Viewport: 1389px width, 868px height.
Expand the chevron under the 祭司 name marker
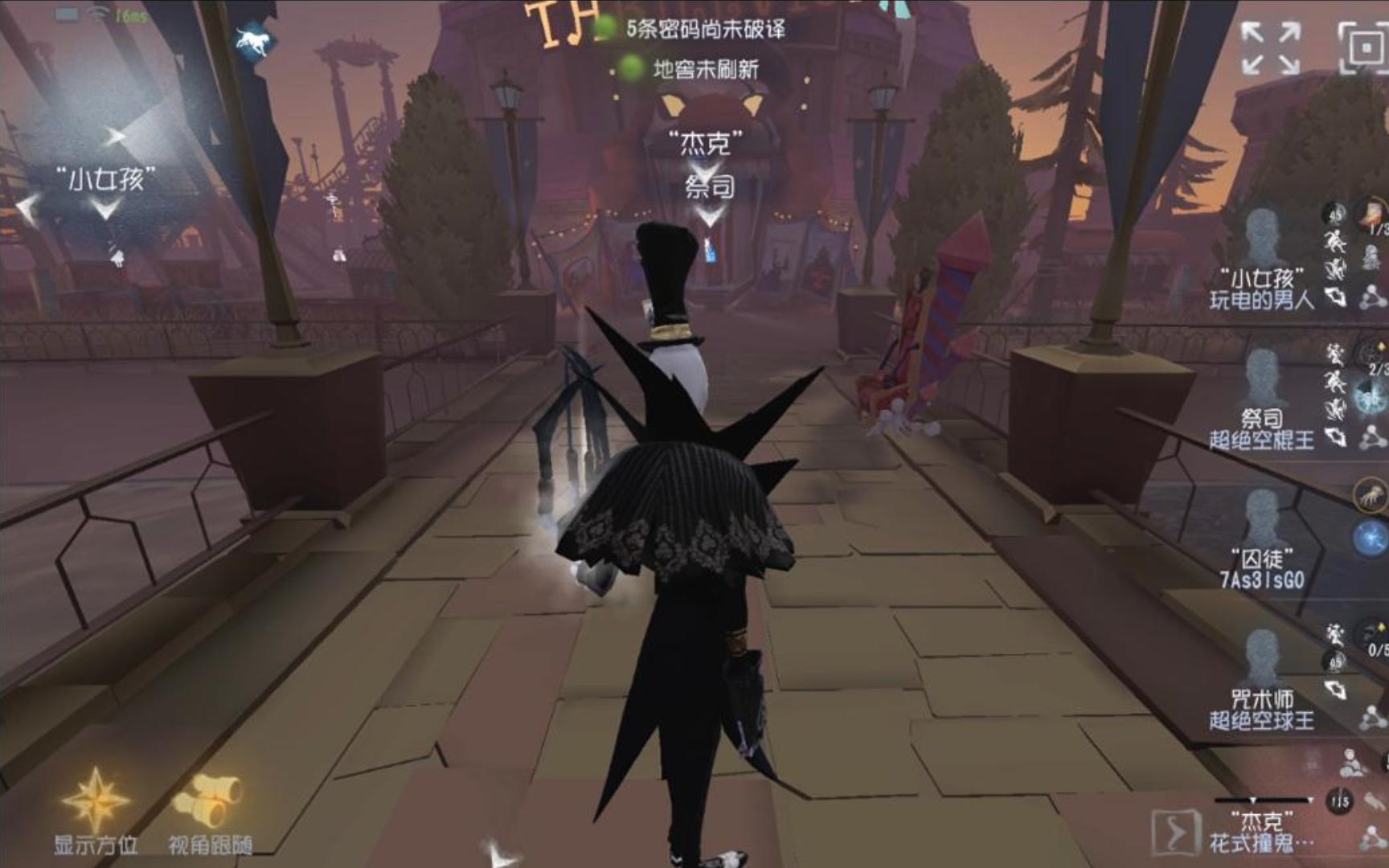707,215
